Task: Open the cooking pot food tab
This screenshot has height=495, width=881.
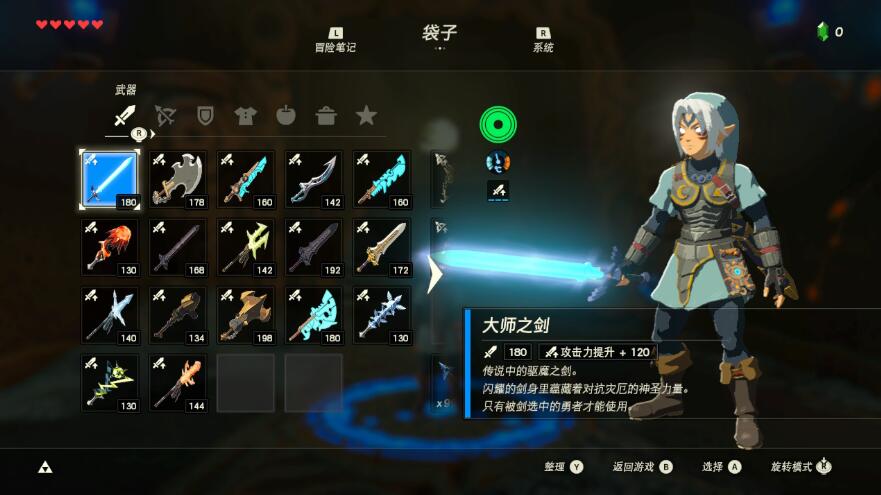Action: click(x=326, y=116)
